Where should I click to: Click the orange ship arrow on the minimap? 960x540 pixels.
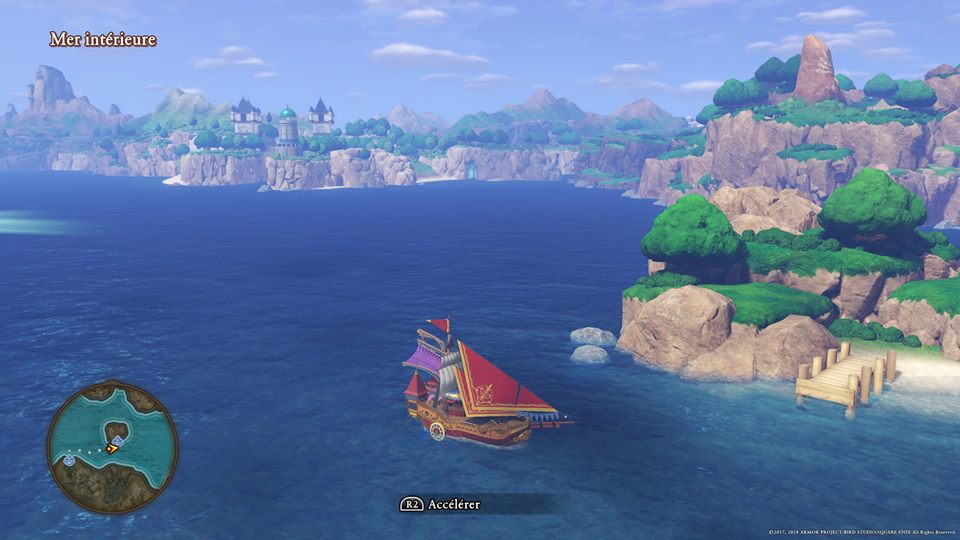point(112,449)
